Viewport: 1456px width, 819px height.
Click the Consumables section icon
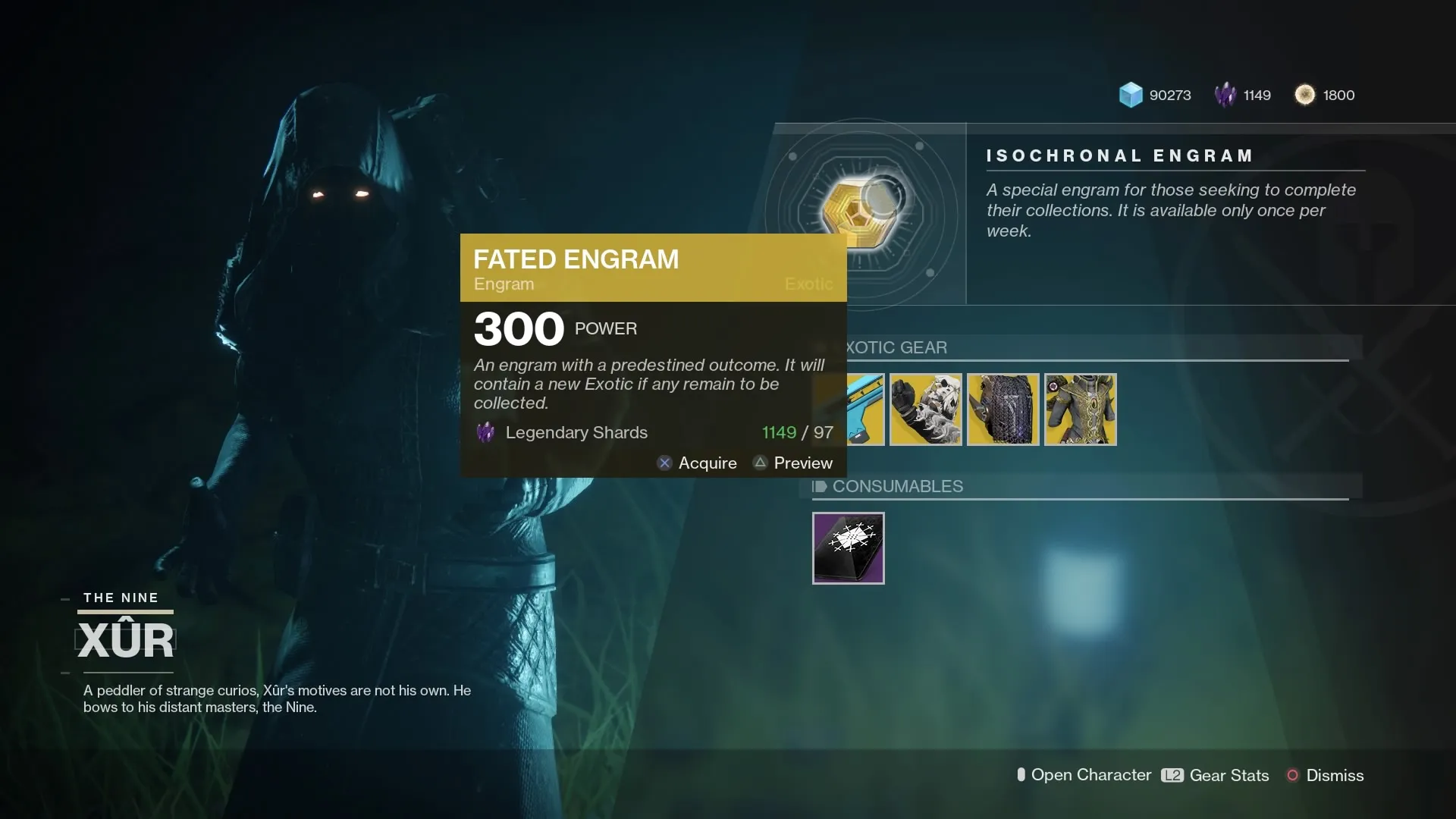click(x=821, y=486)
